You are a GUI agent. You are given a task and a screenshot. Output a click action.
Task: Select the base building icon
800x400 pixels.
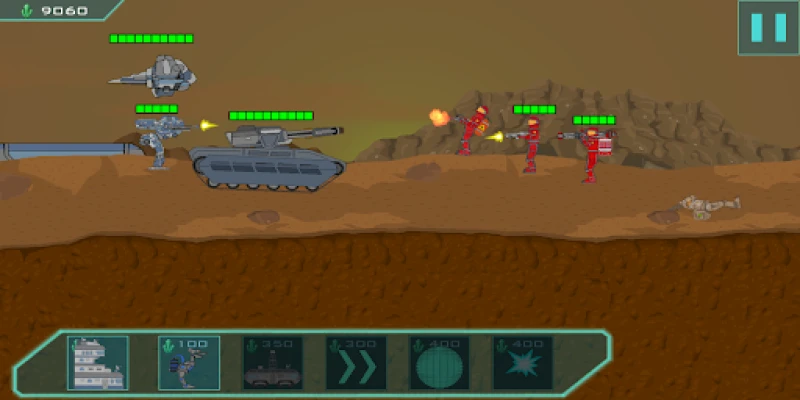pos(98,362)
